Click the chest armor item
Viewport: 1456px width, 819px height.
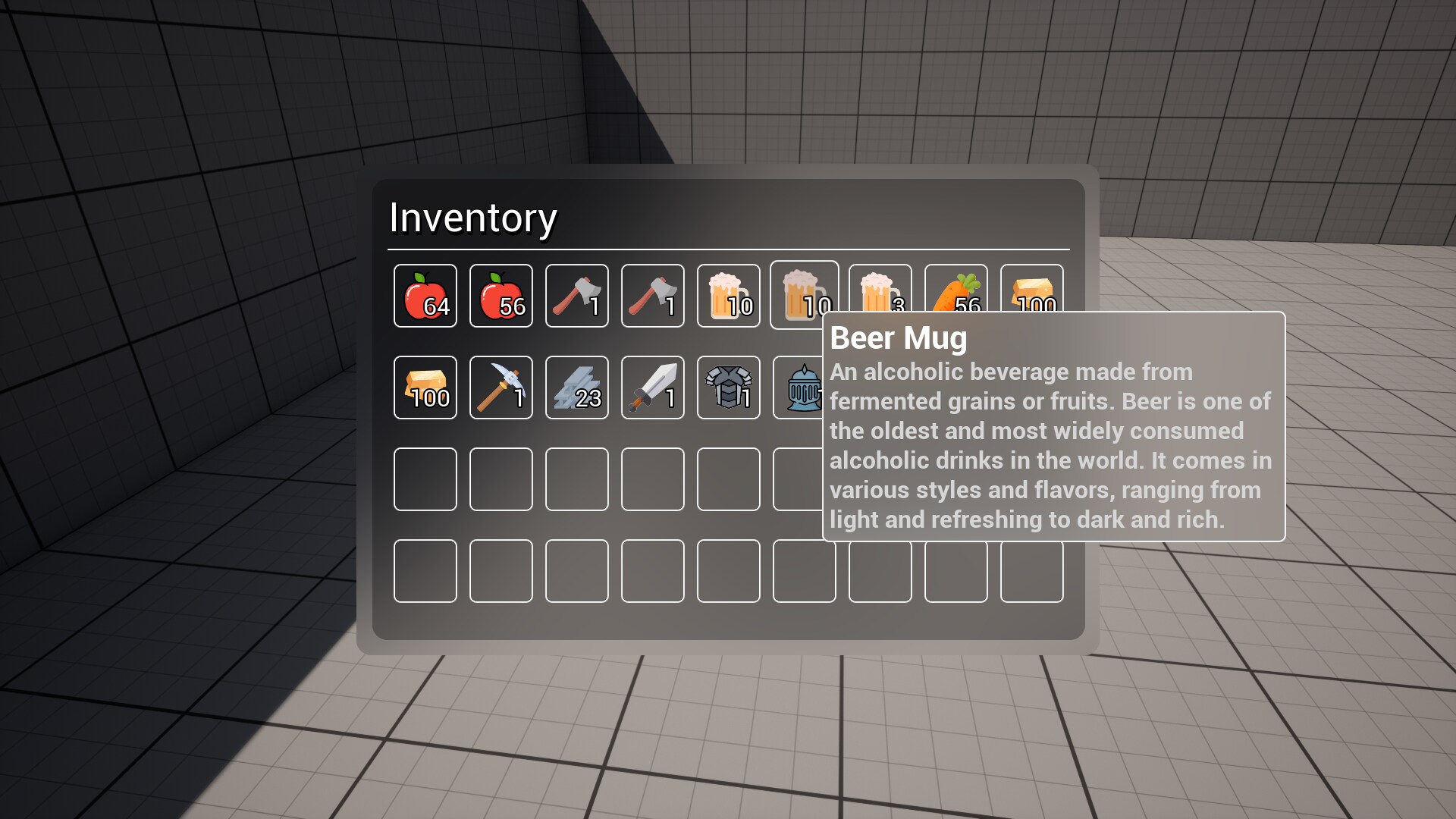point(728,388)
